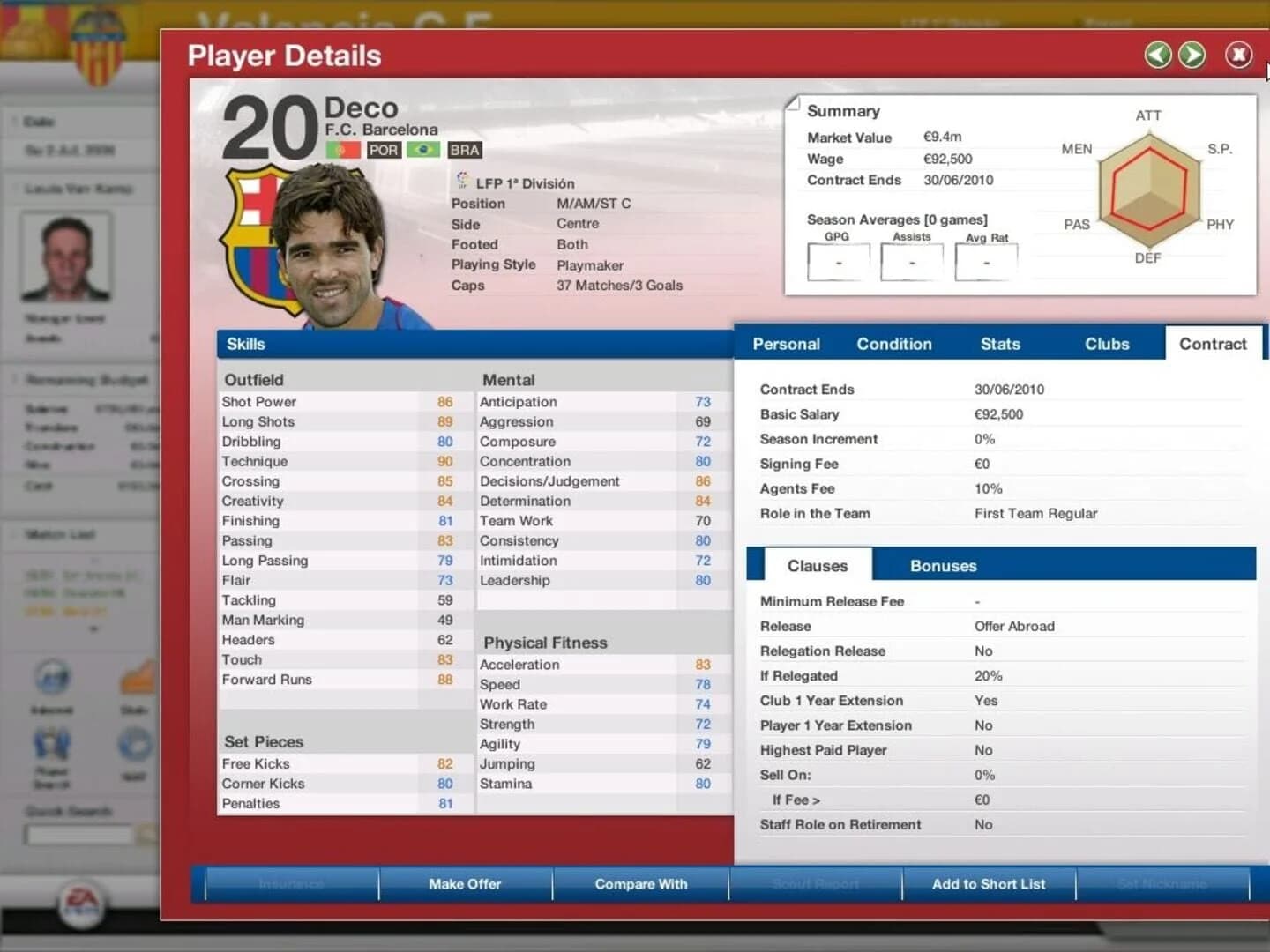Click the Brazil flag next to BRA

click(x=422, y=150)
